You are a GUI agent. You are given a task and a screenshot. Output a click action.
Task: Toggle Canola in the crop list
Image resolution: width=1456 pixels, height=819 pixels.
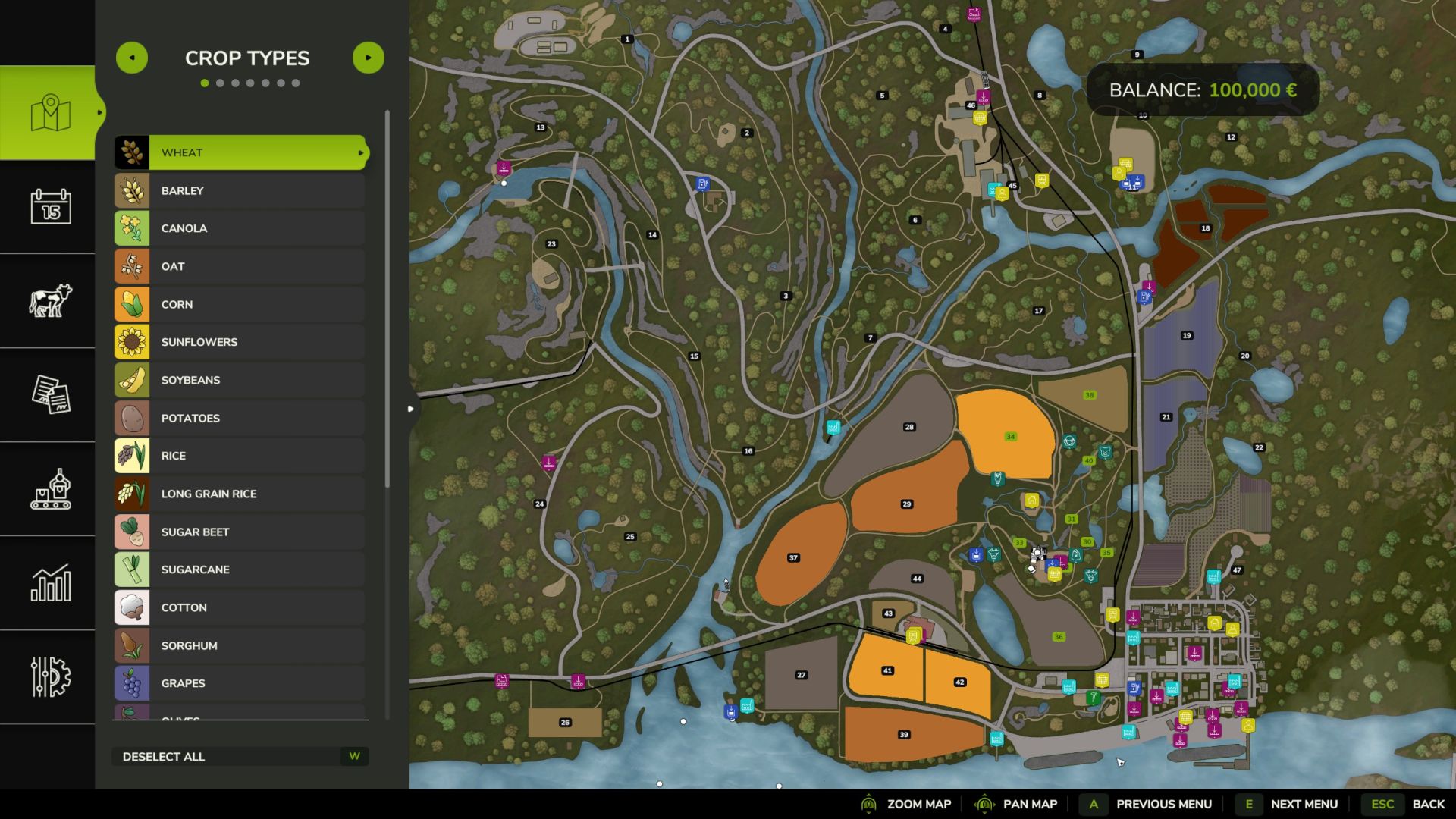241,228
